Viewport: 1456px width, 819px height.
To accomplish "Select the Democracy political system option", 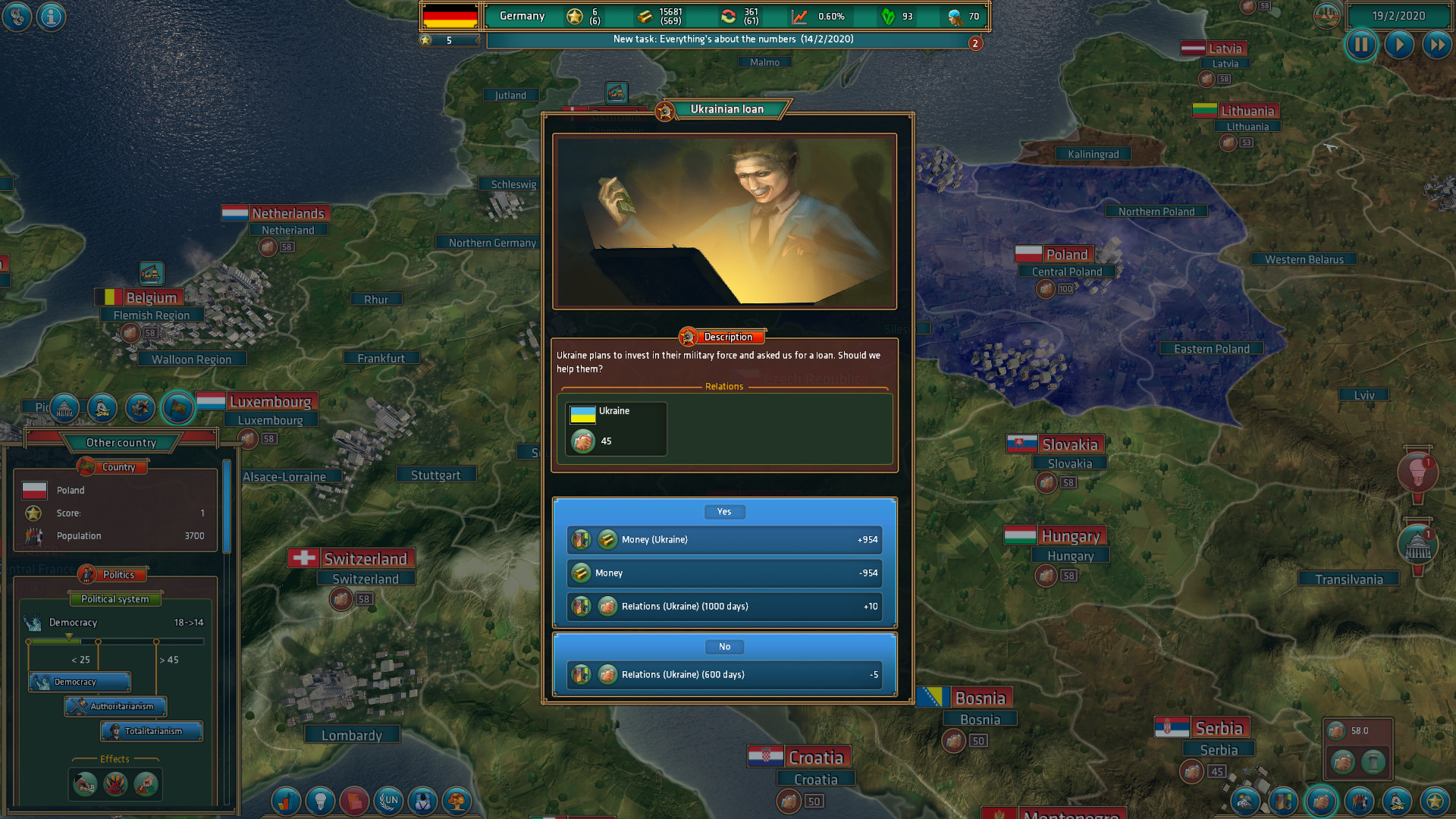I will pyautogui.click(x=78, y=681).
